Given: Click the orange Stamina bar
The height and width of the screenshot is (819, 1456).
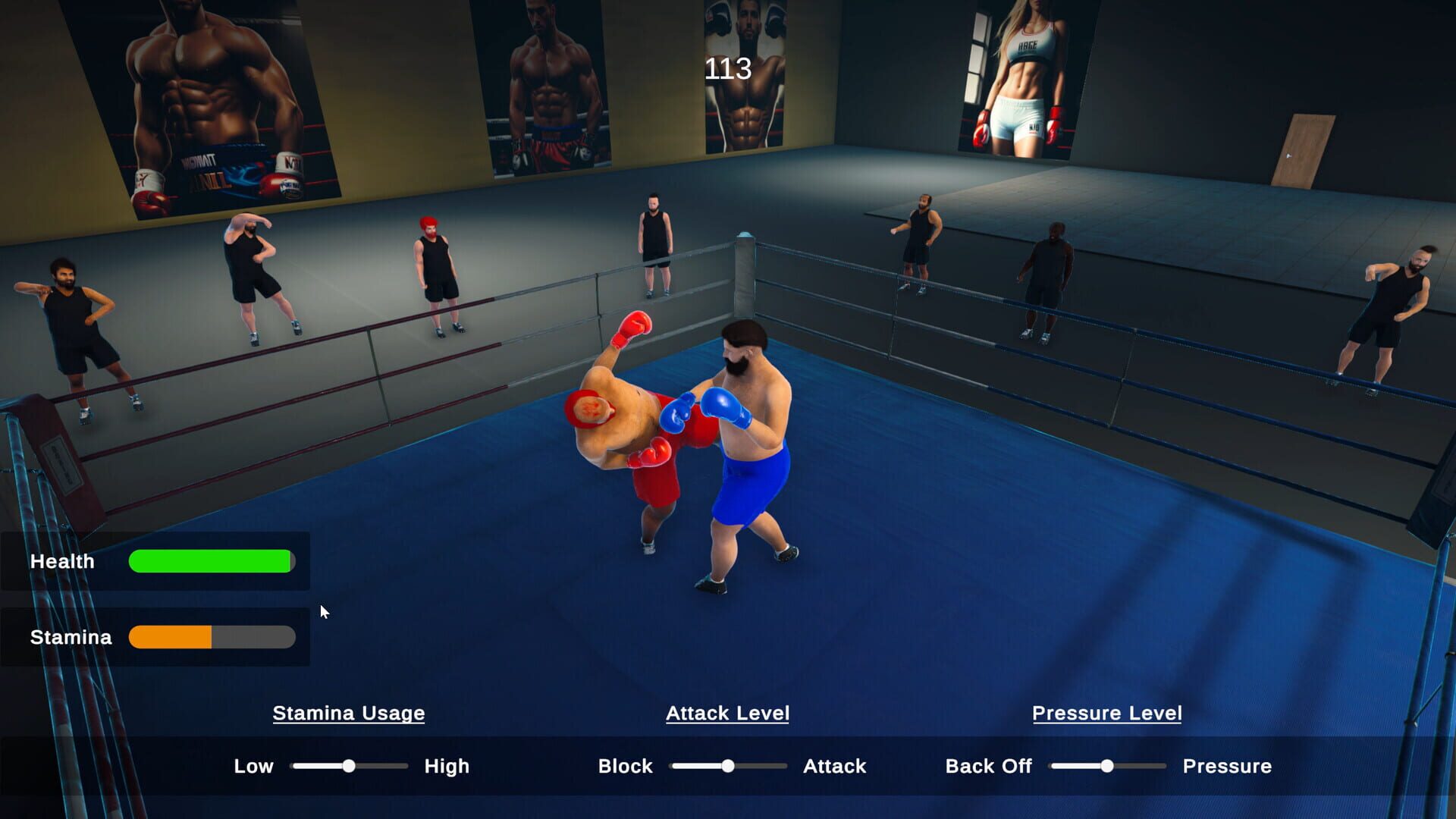Looking at the screenshot, I should 168,637.
